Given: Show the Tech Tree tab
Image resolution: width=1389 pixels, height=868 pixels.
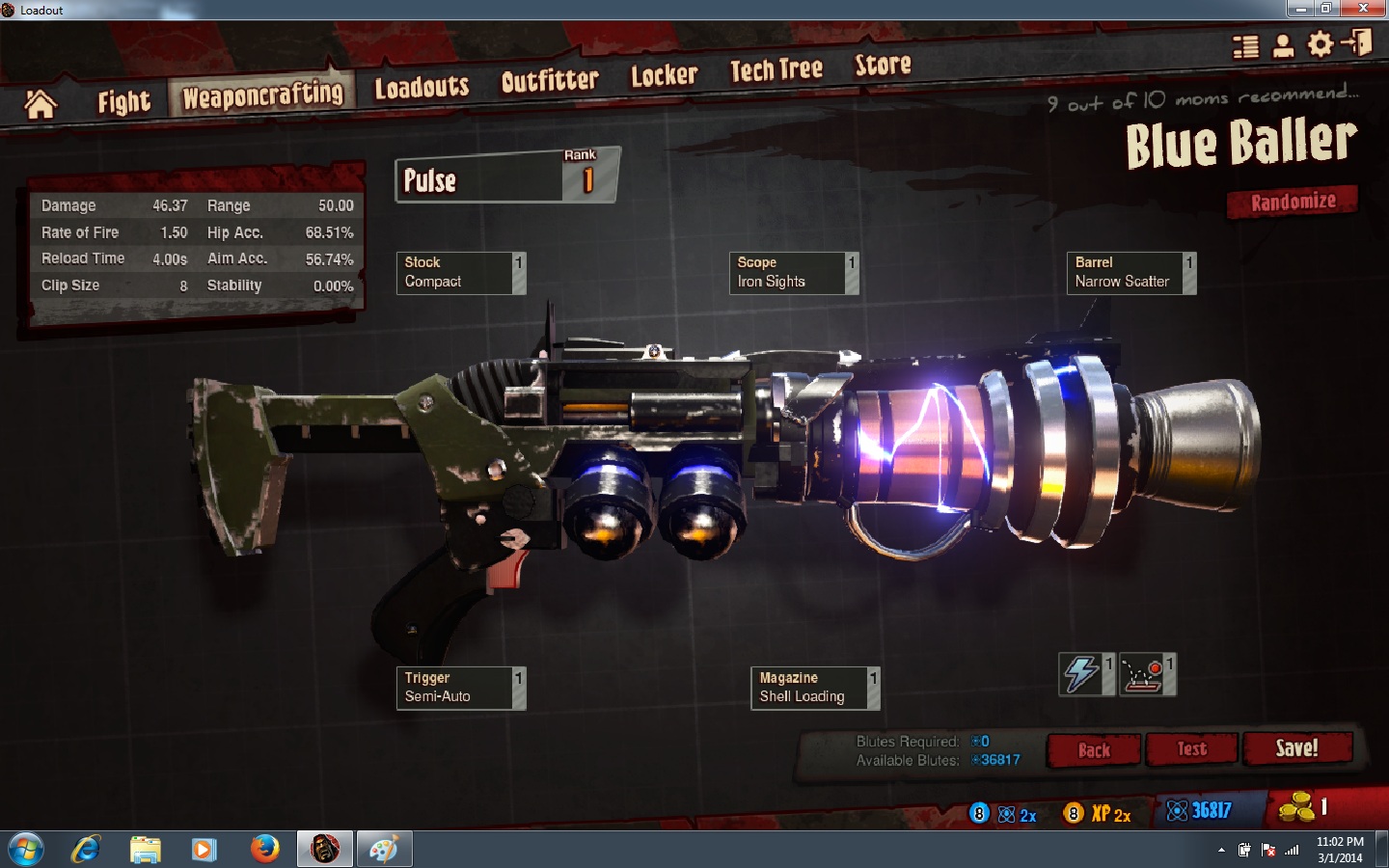Looking at the screenshot, I should [x=776, y=69].
